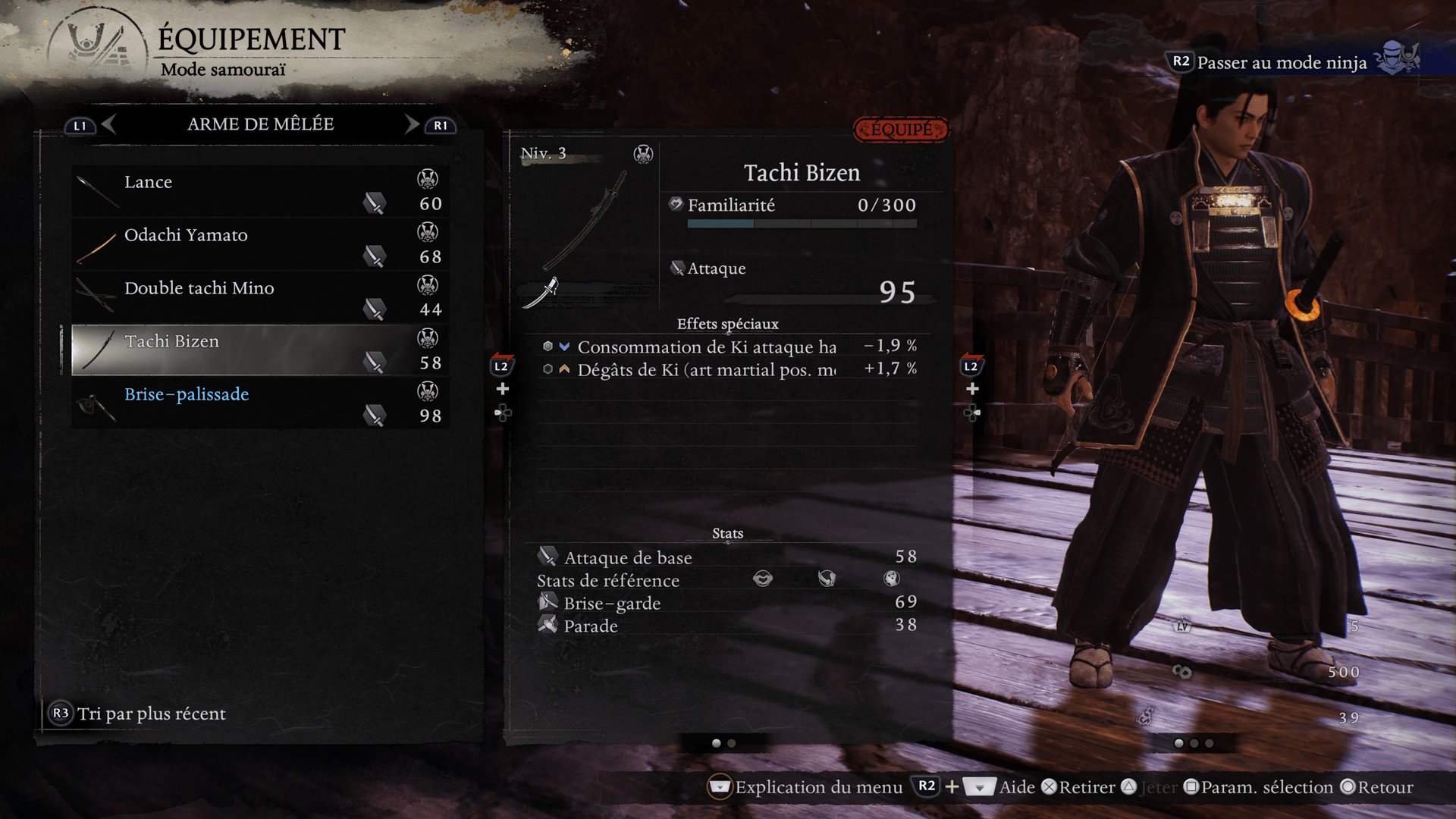This screenshot has width=1456, height=819.
Task: Open the Aide help option
Action: pos(1016,787)
